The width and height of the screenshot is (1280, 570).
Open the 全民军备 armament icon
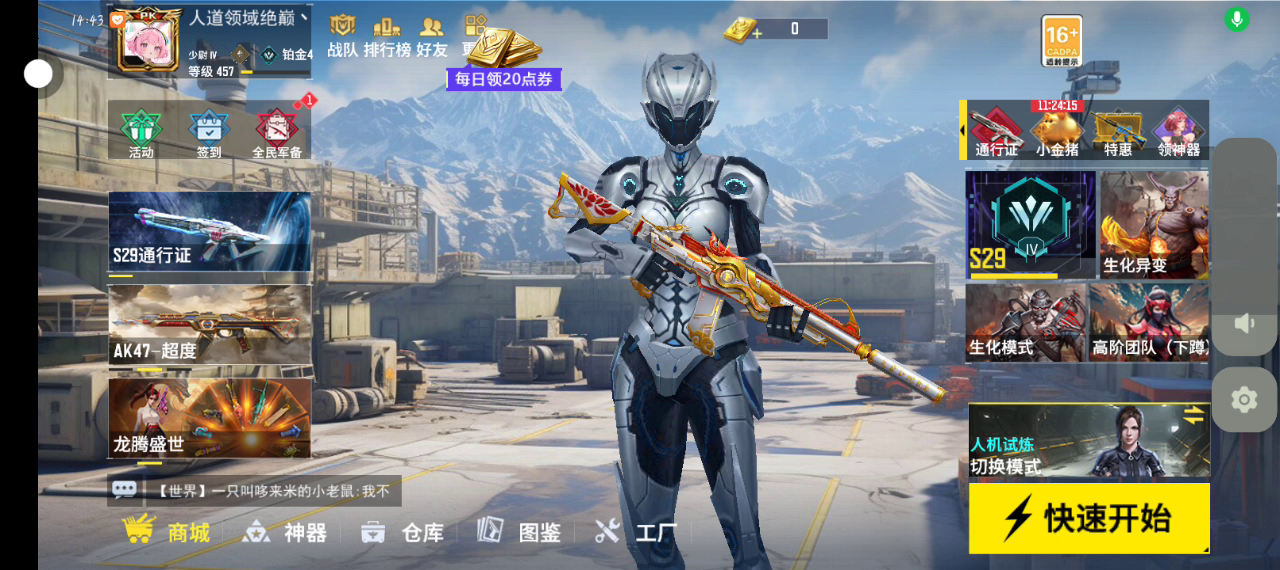click(277, 133)
